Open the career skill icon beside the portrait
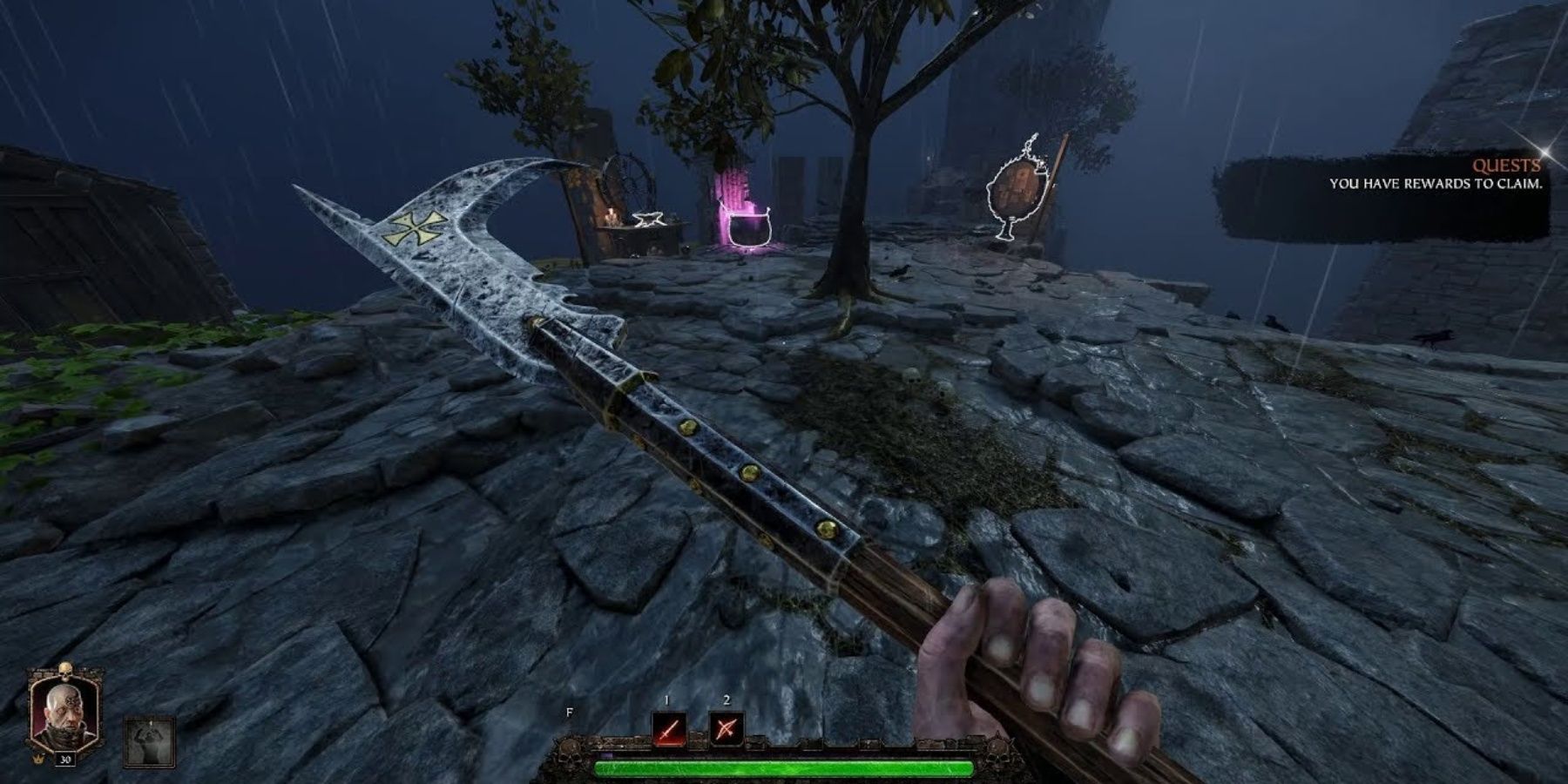Screen dimensions: 1568x784 tap(148, 742)
